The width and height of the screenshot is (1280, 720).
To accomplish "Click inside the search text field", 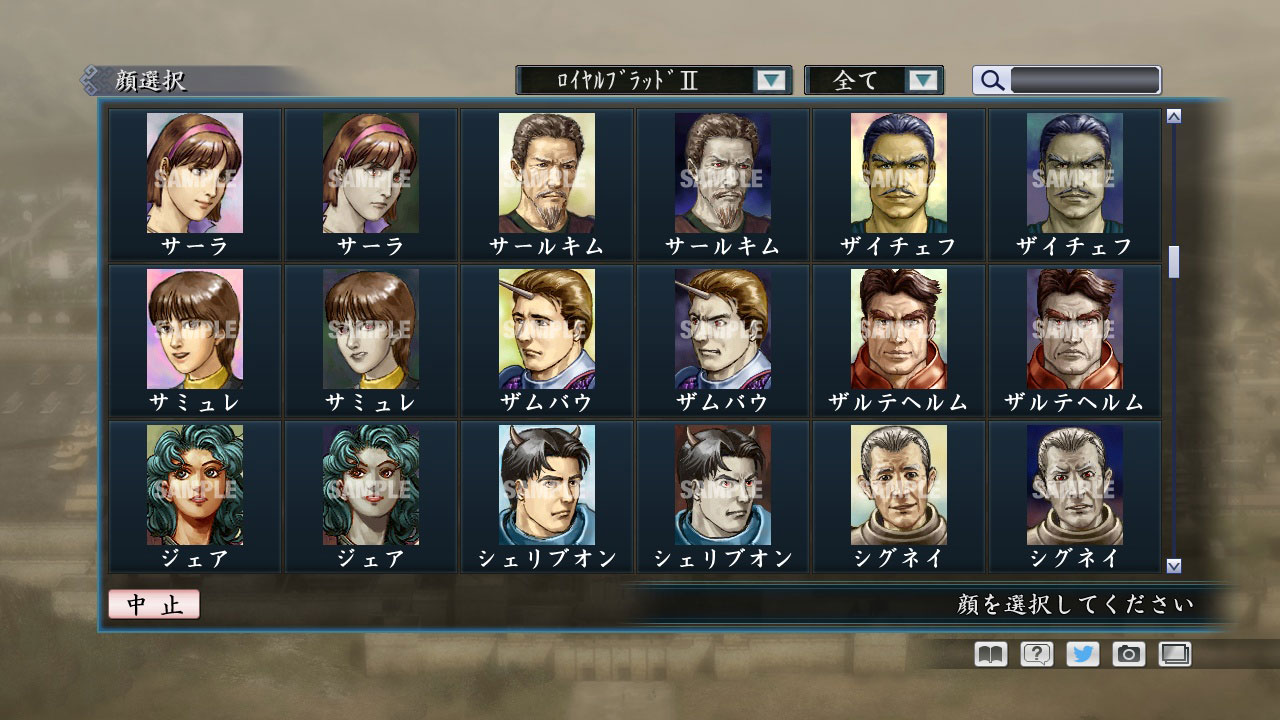I will tap(1080, 80).
